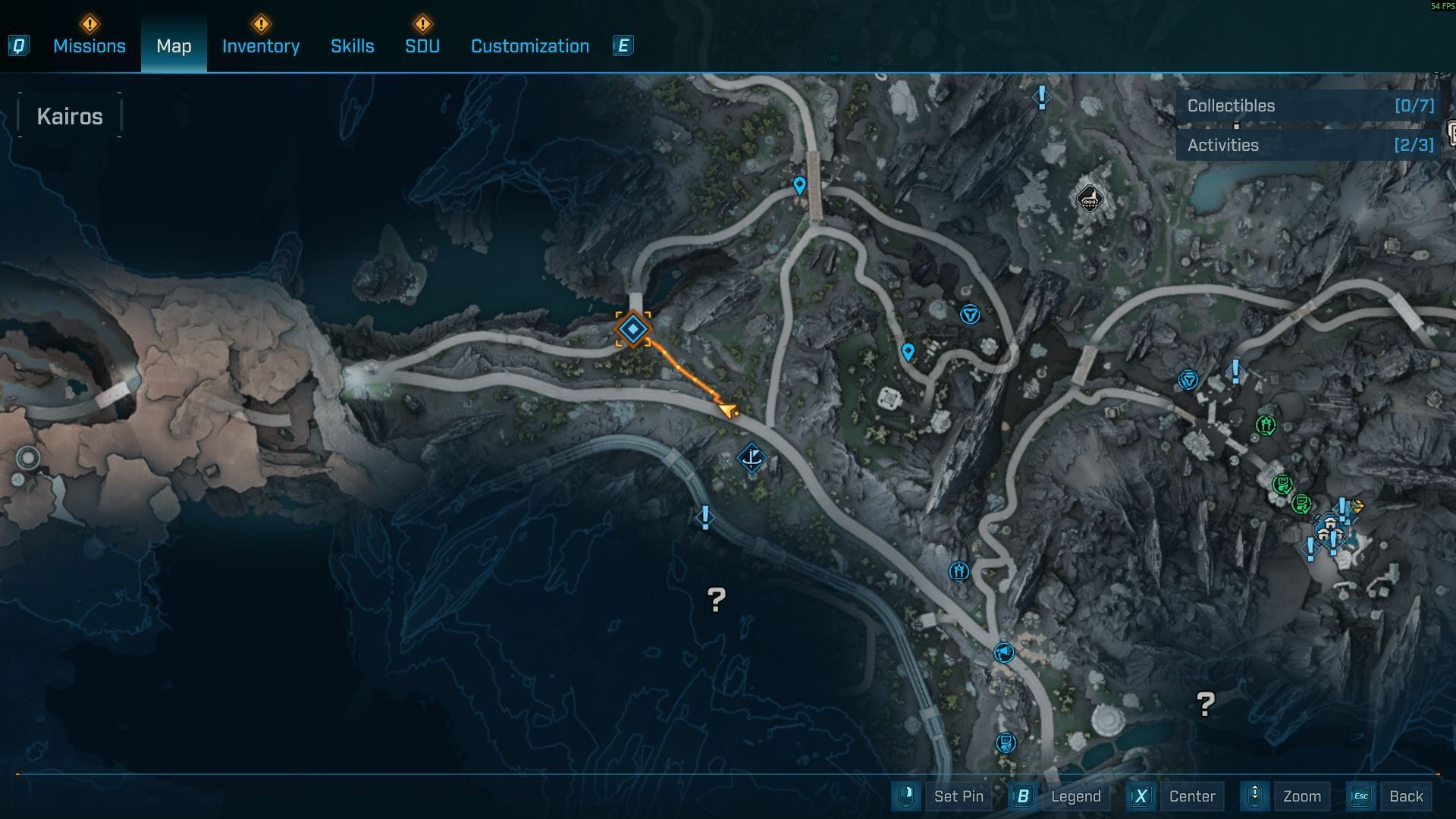
Task: Open the Missions tab
Action: [89, 46]
